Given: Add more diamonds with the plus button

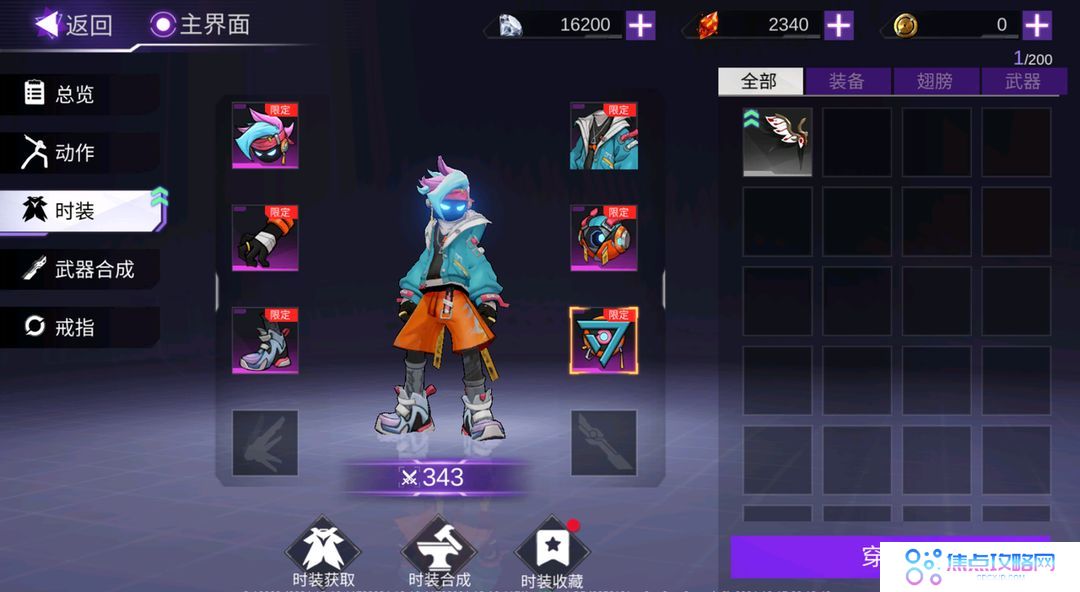Looking at the screenshot, I should pos(640,25).
